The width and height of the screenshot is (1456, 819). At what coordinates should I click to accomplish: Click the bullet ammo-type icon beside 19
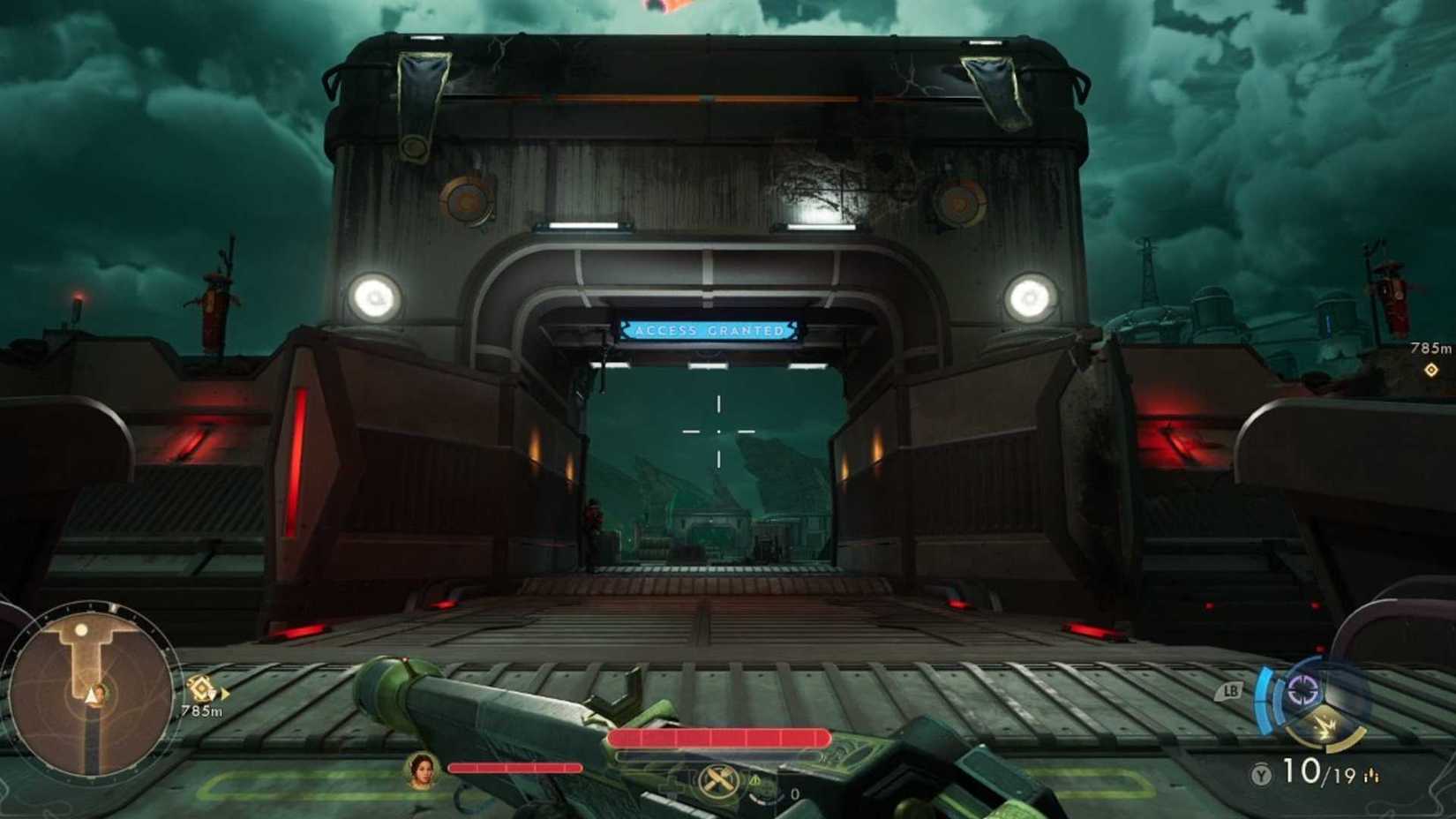[1373, 777]
